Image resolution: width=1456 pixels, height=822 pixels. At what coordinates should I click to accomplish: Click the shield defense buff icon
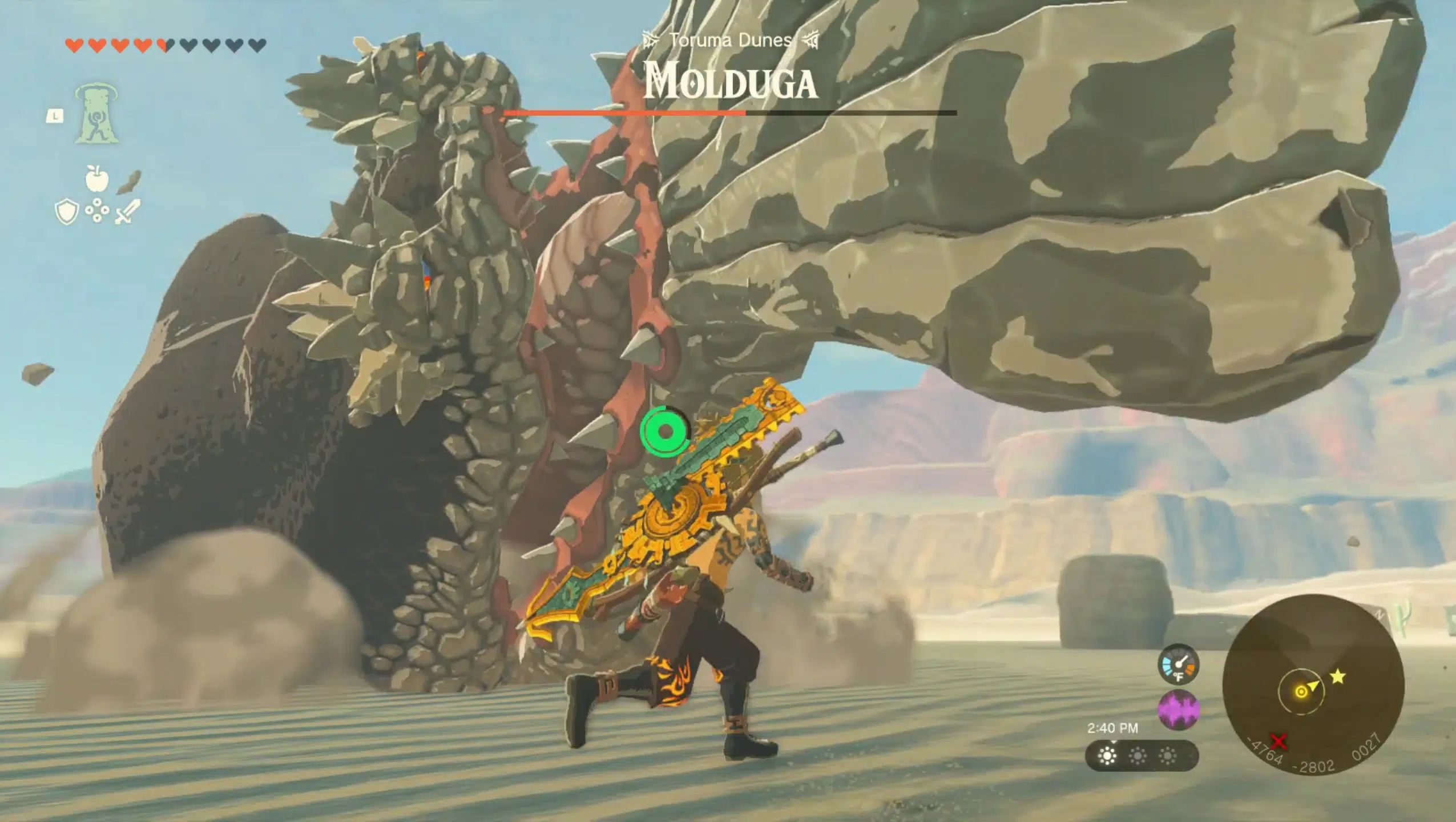[x=67, y=212]
